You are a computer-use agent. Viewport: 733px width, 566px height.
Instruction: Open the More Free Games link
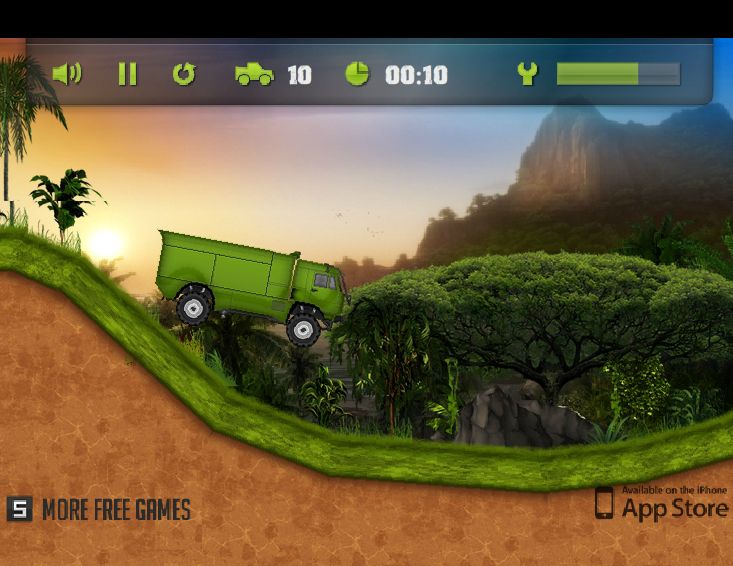click(99, 510)
